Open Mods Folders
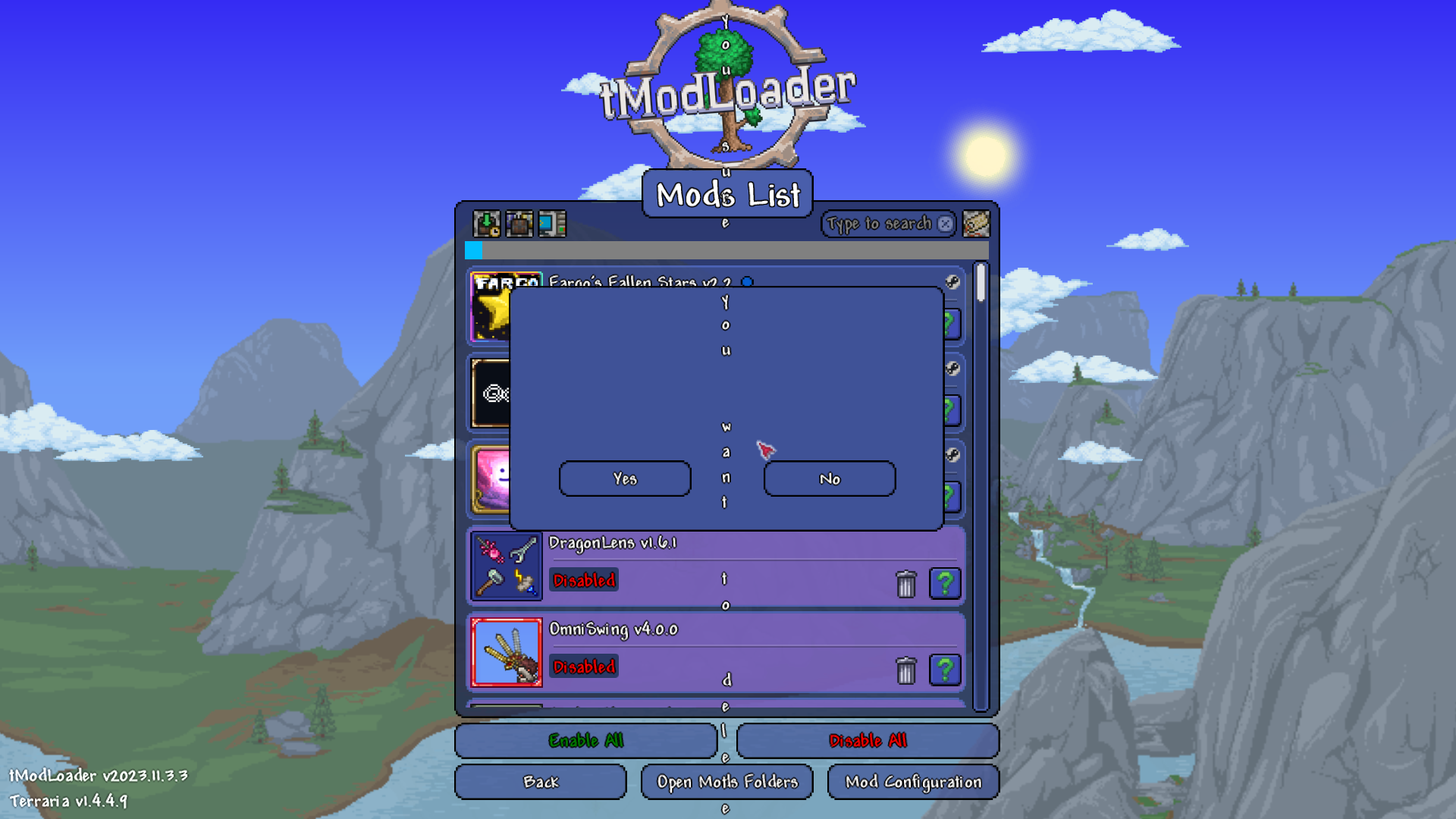The height and width of the screenshot is (819, 1456). tap(727, 782)
